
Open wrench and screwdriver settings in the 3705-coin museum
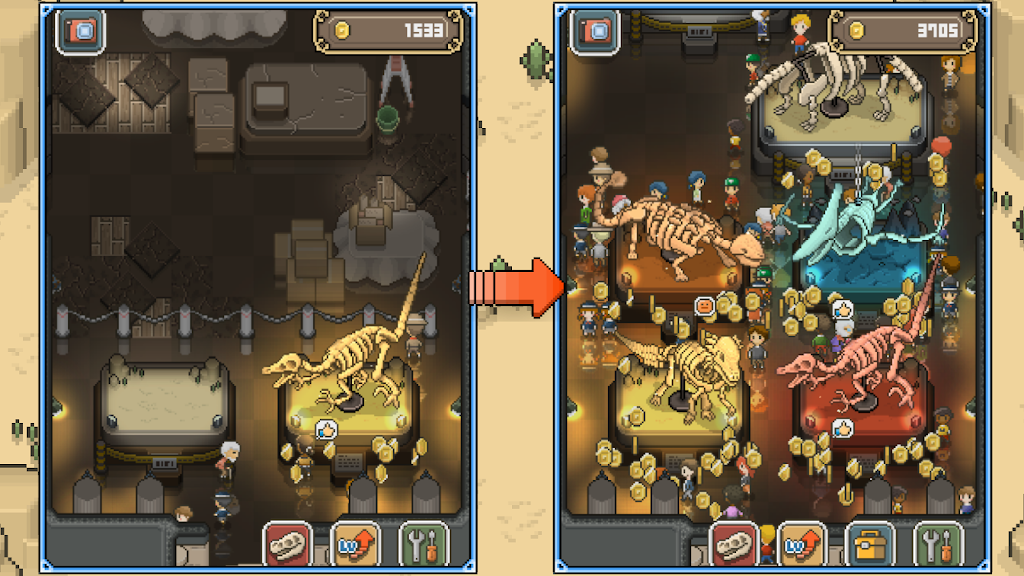click(x=938, y=544)
